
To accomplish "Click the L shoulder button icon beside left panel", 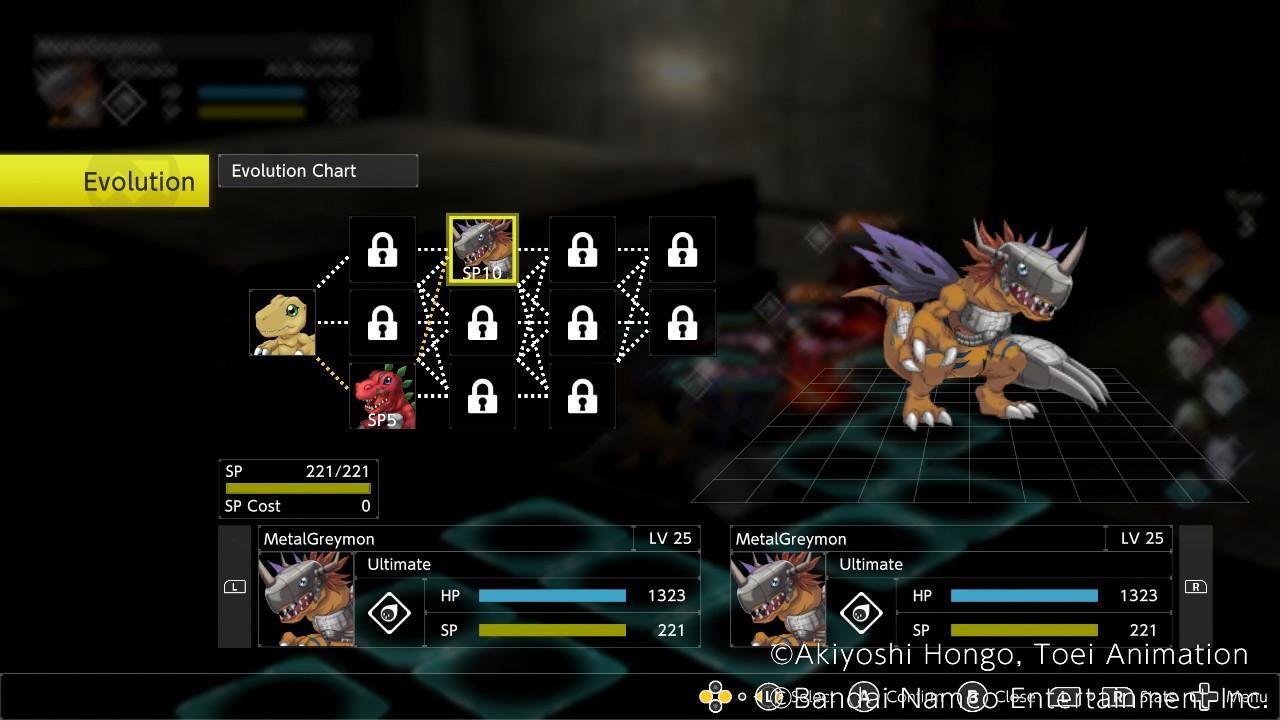I will coord(234,587).
